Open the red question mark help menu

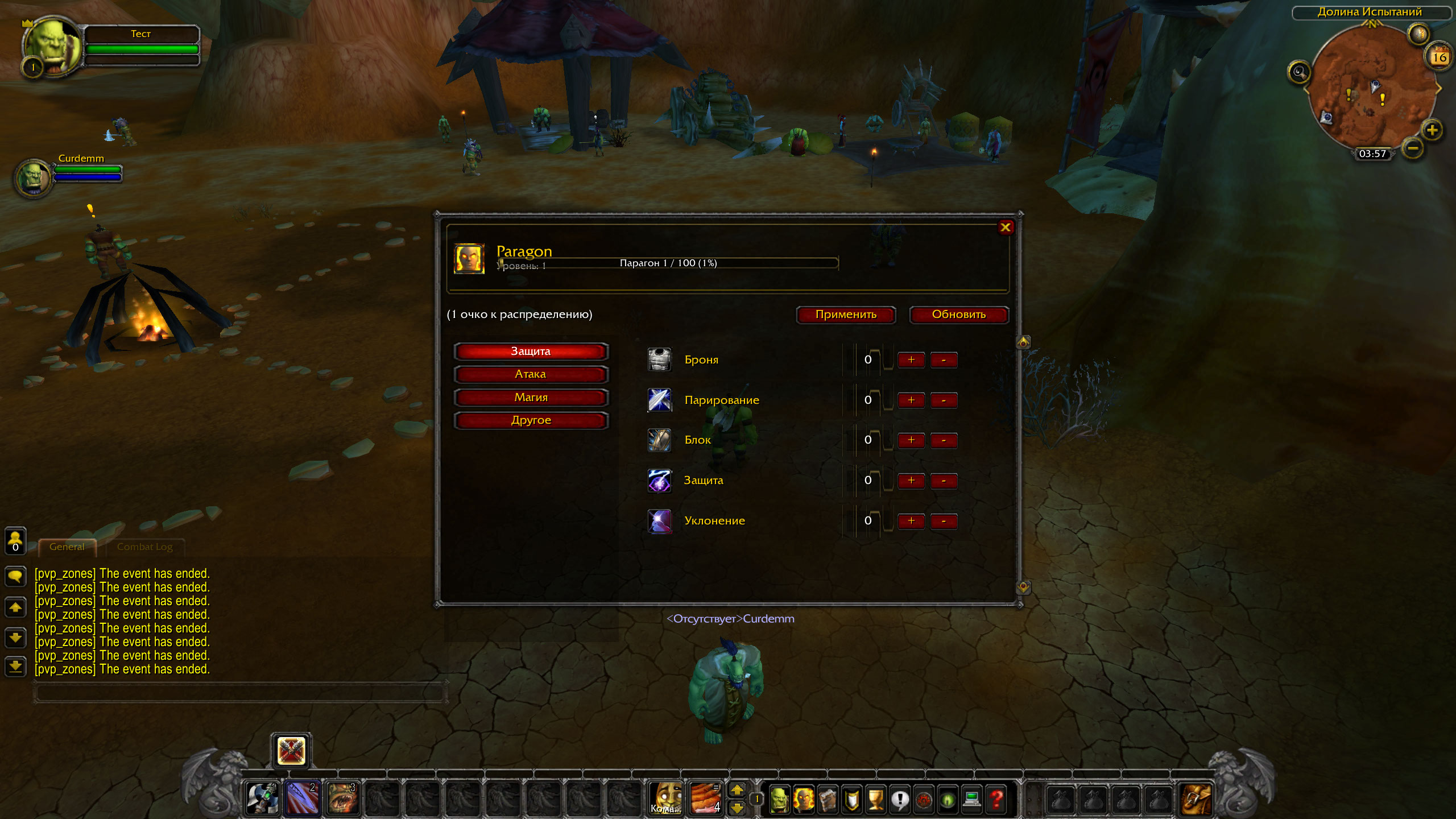coord(996,799)
